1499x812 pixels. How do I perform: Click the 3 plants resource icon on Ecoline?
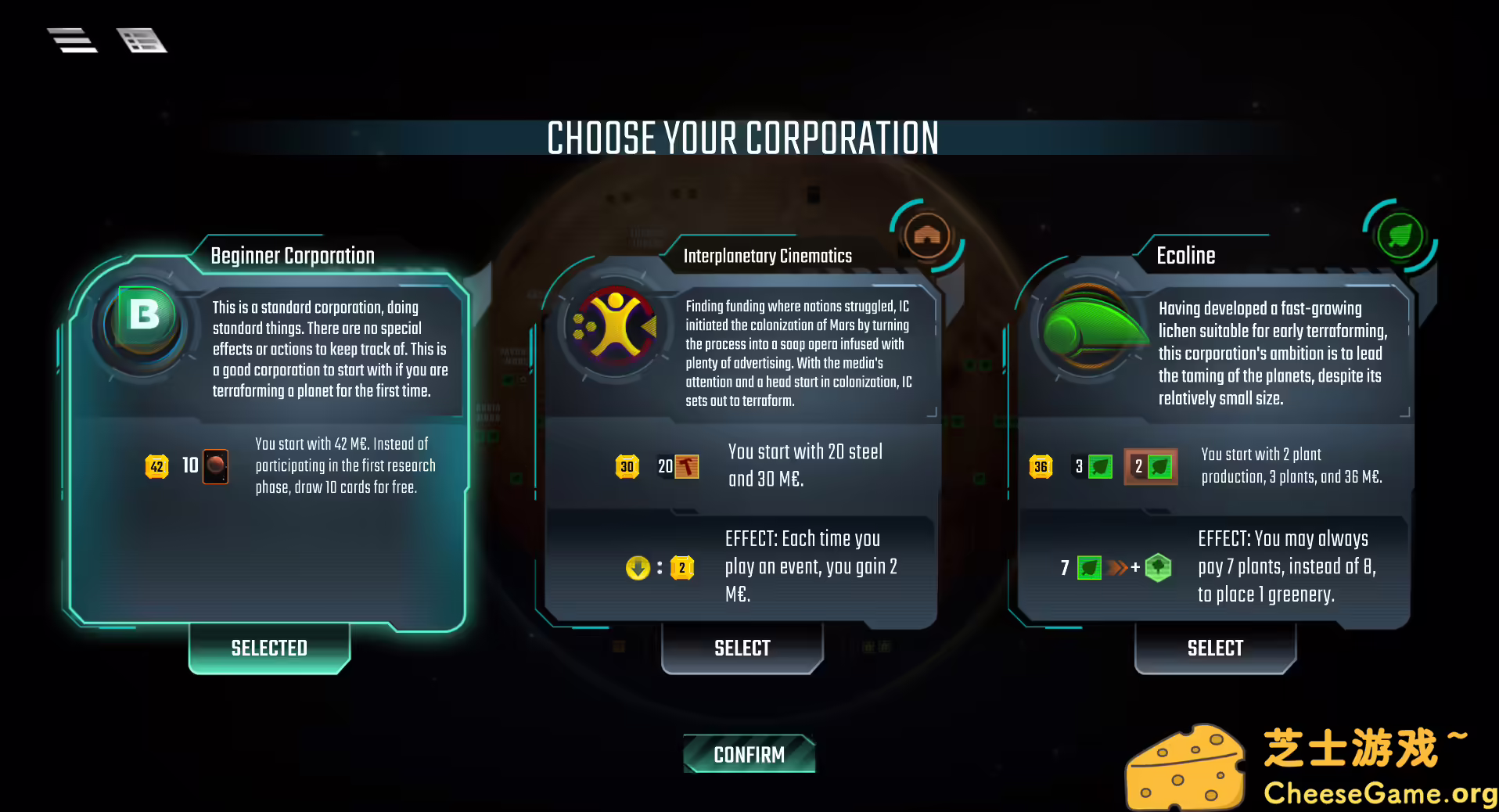[1098, 466]
